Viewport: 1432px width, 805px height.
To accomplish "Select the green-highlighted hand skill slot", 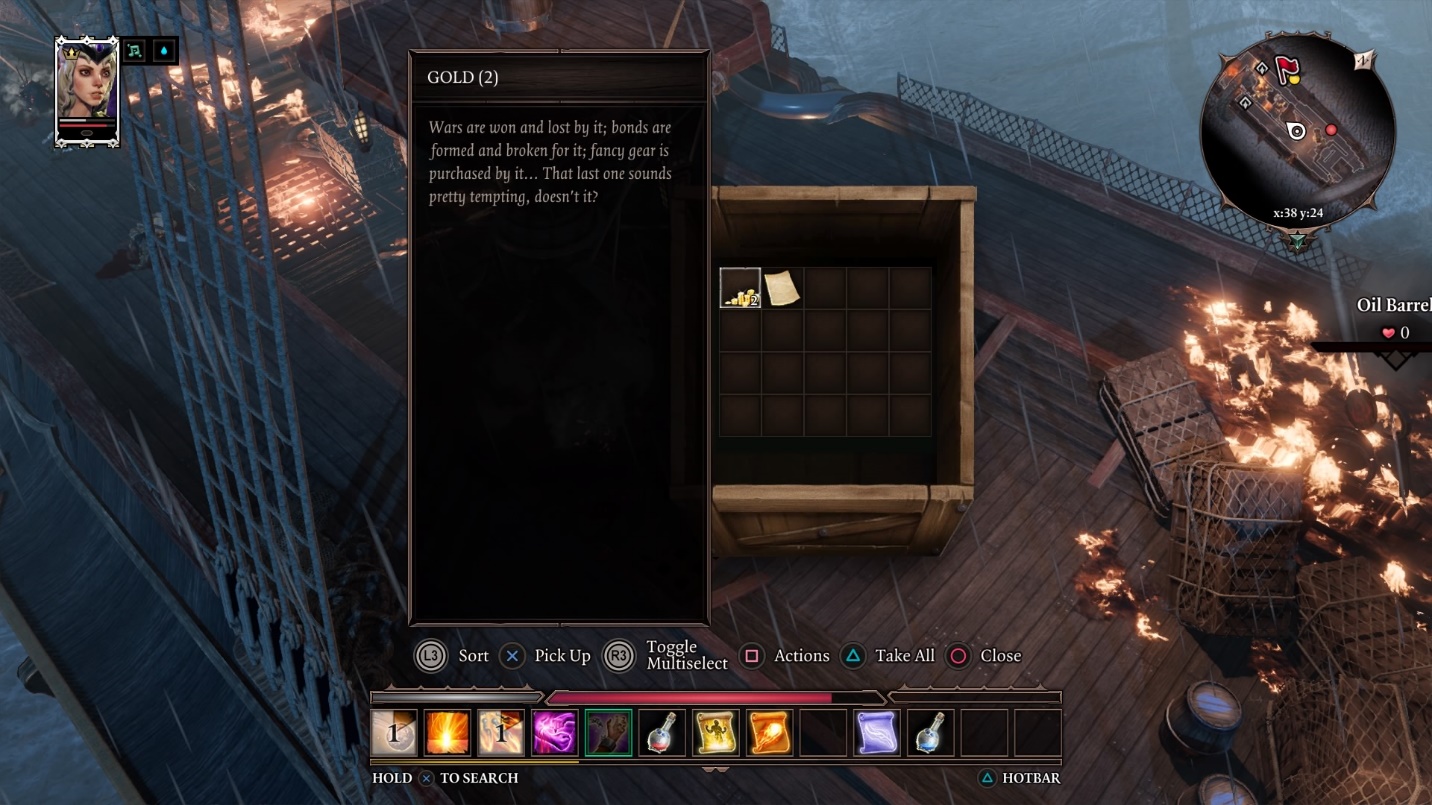I will tap(608, 733).
